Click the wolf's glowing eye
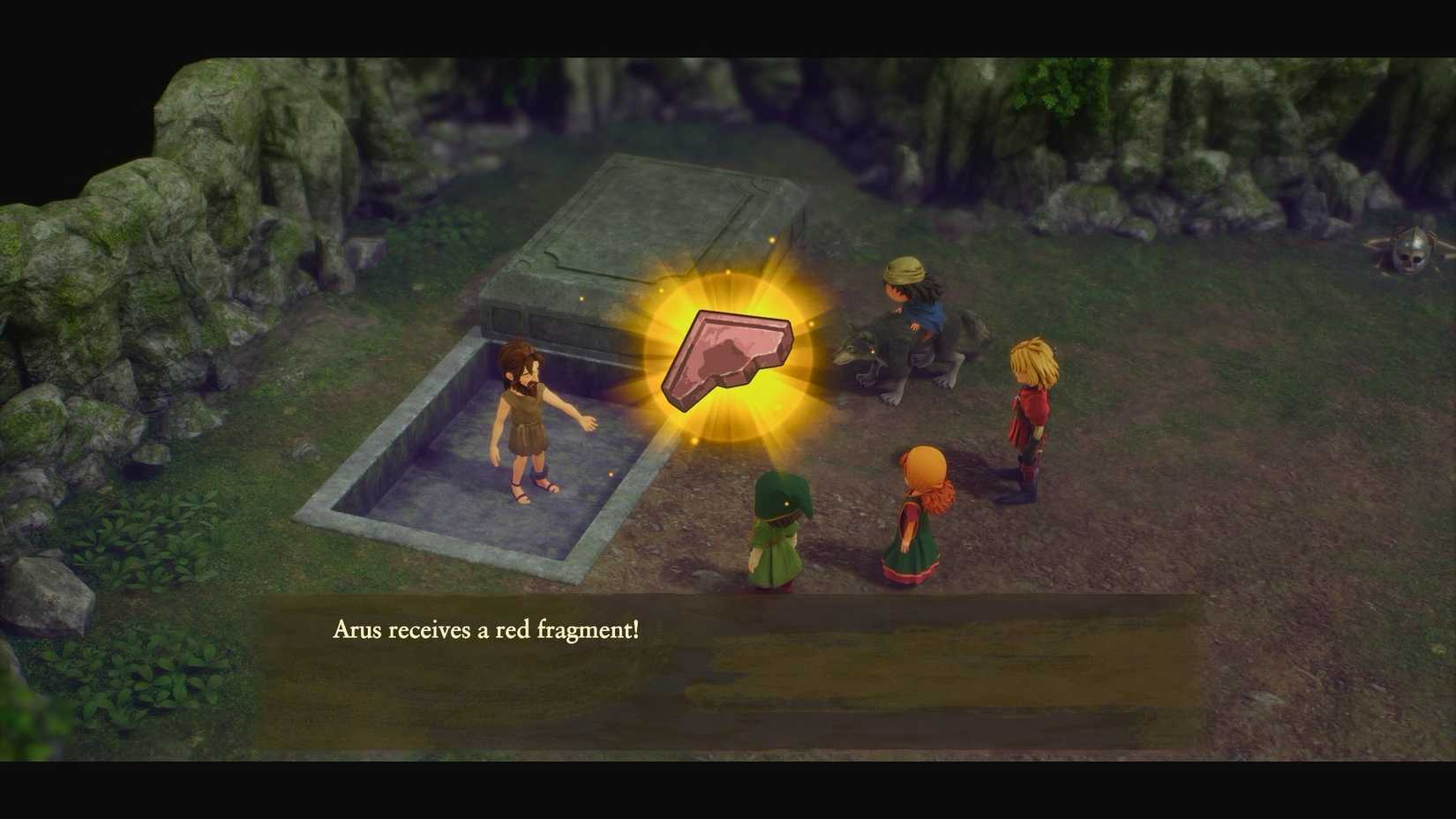 [872, 350]
